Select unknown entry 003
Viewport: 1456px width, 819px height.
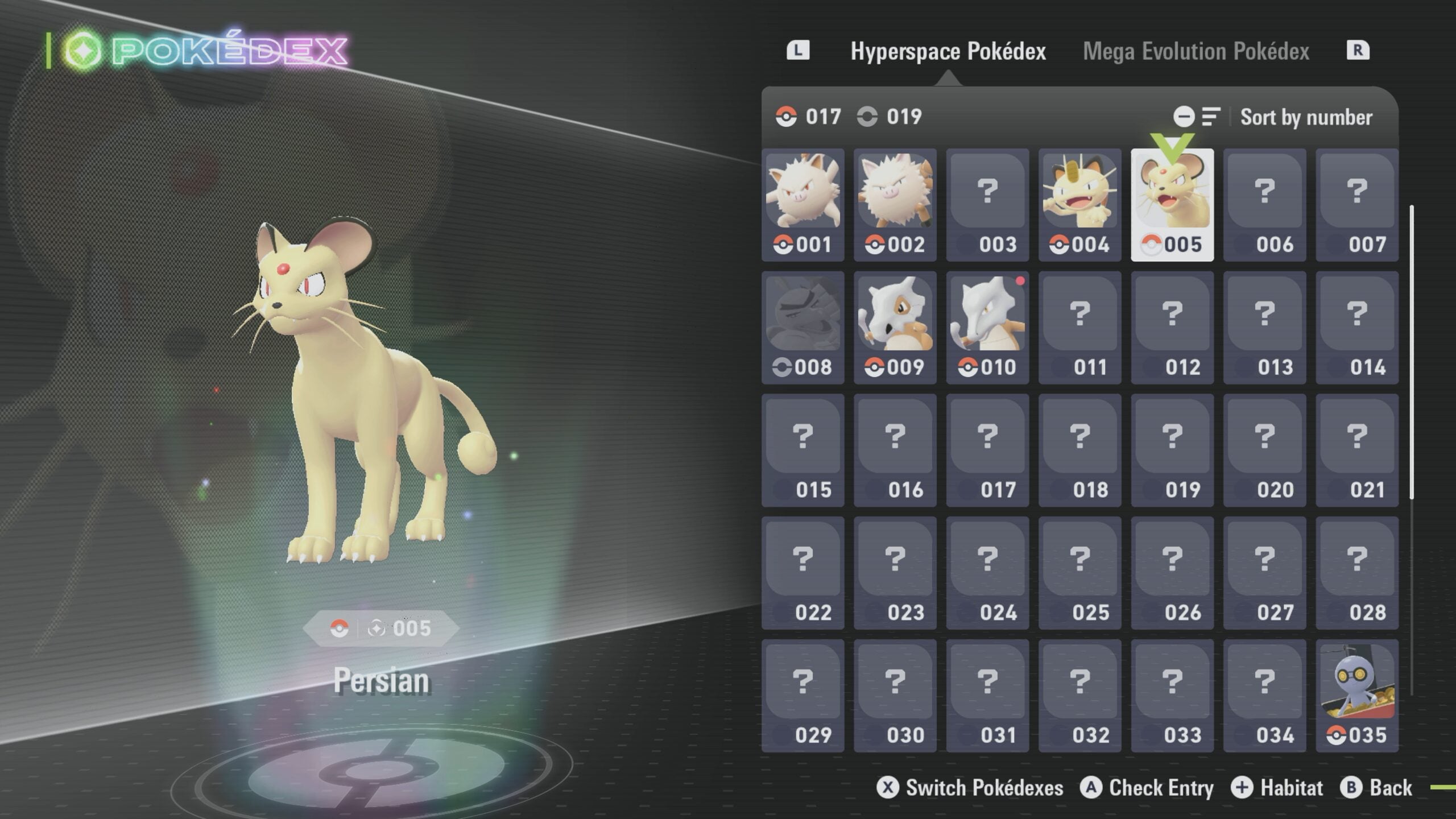tap(987, 205)
